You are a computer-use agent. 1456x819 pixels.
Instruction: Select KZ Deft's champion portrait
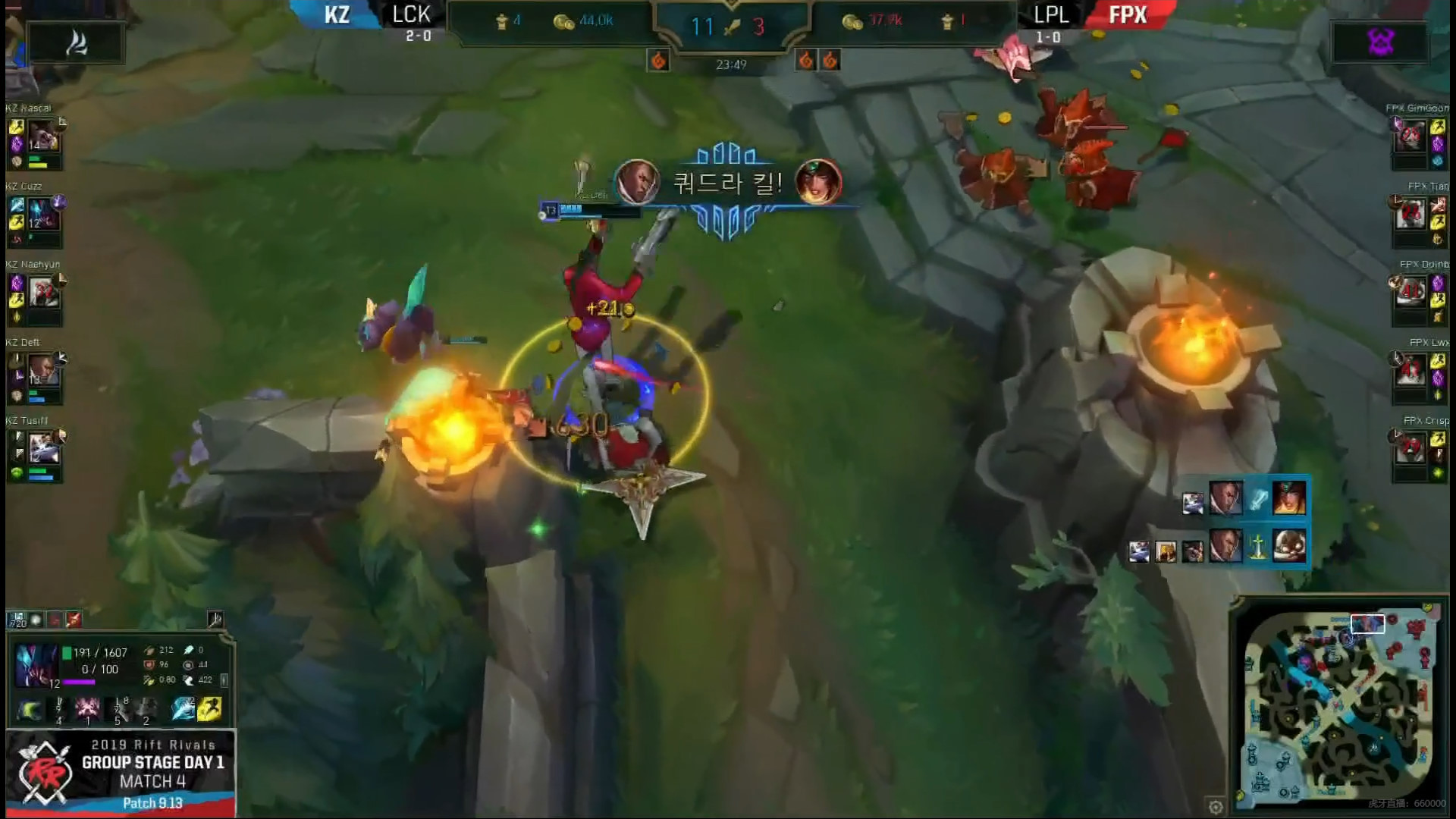[42, 370]
